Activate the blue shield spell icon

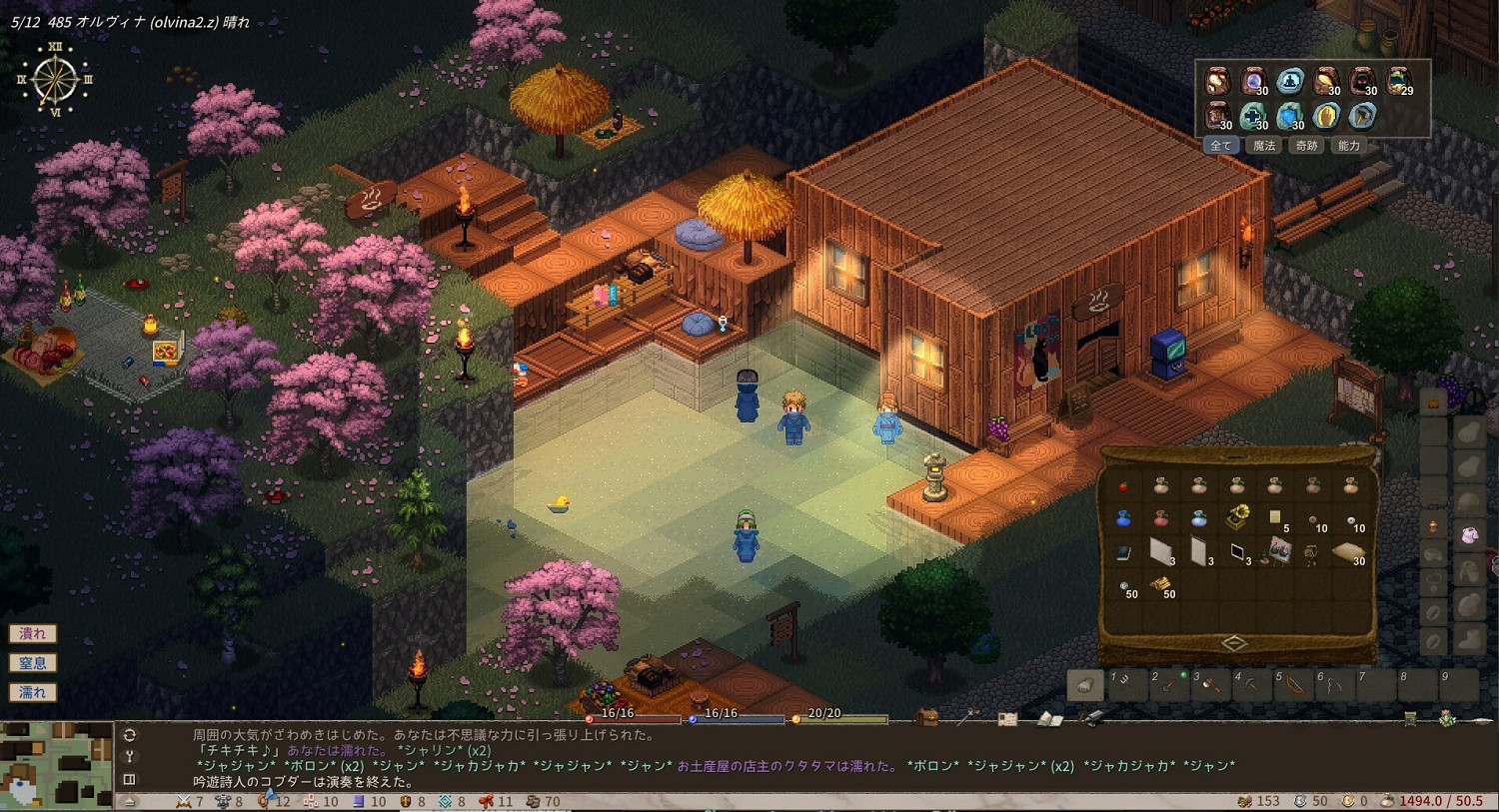point(1288,117)
